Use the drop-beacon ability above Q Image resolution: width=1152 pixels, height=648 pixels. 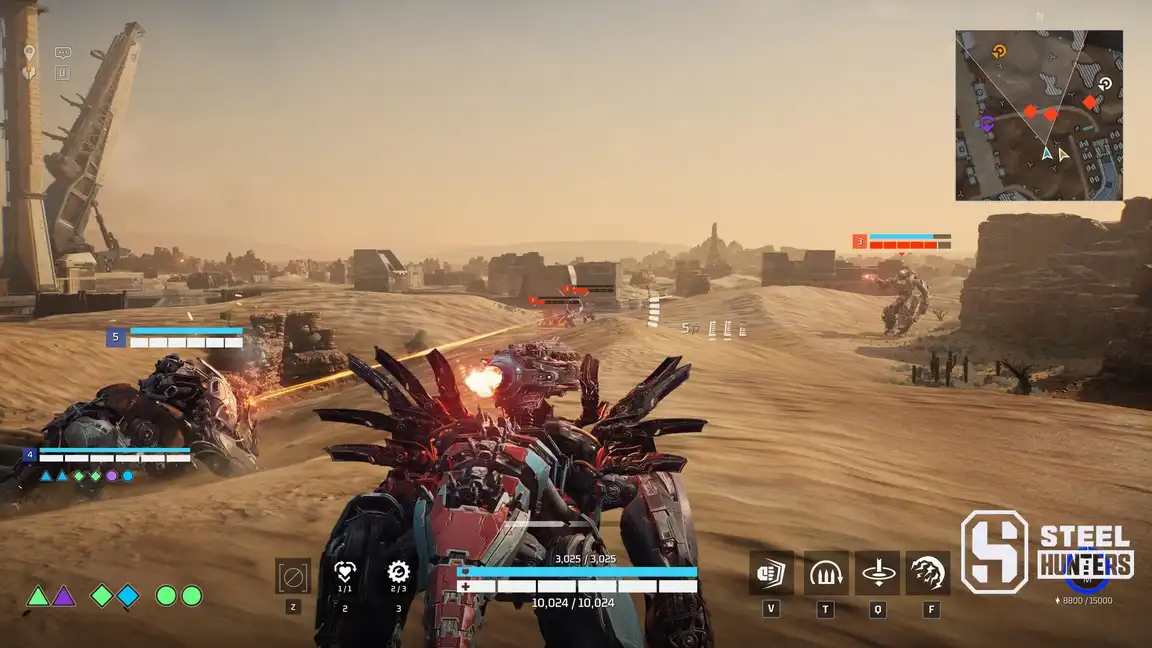[x=877, y=573]
